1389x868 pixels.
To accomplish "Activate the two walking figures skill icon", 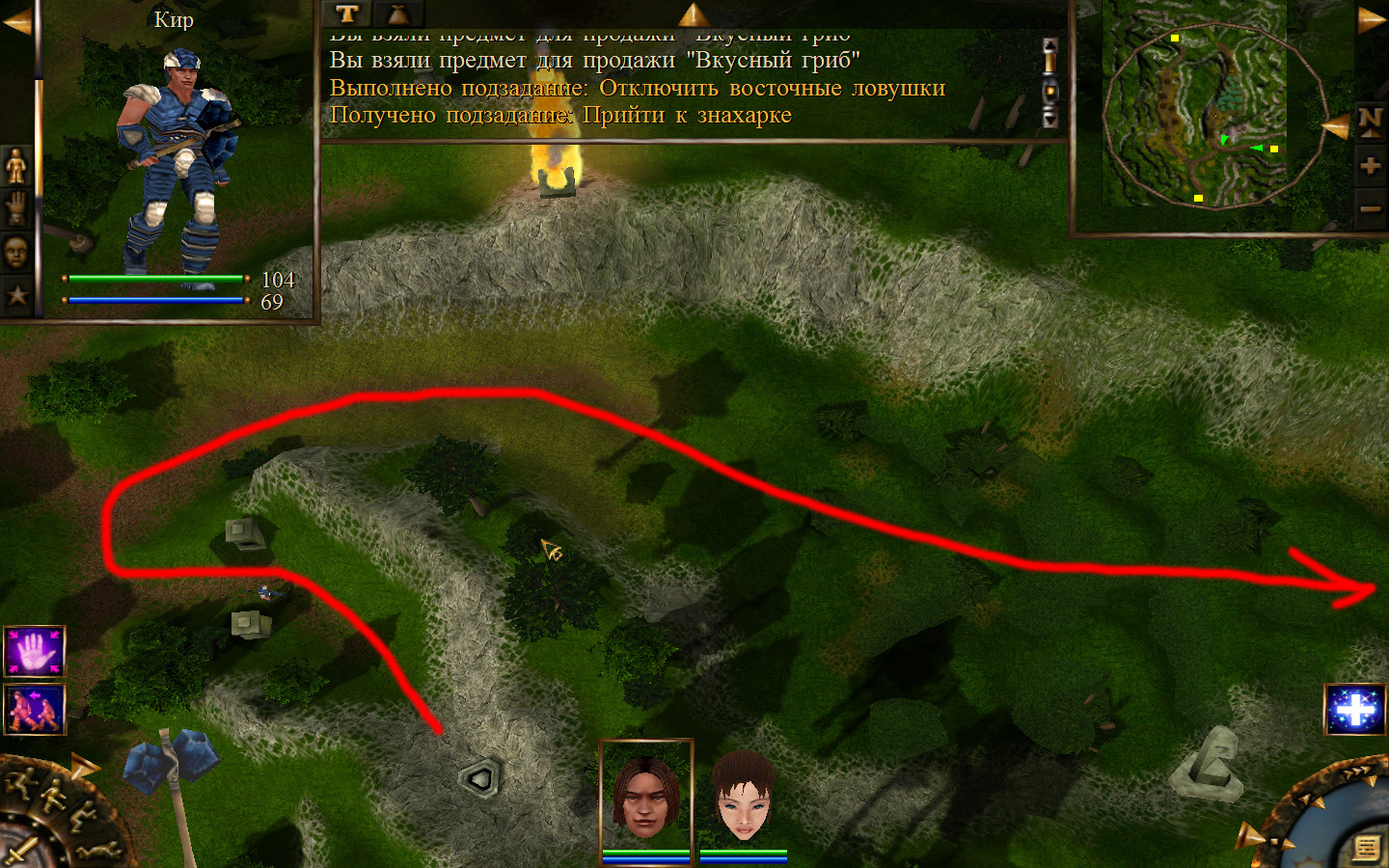I will pos(35,710).
